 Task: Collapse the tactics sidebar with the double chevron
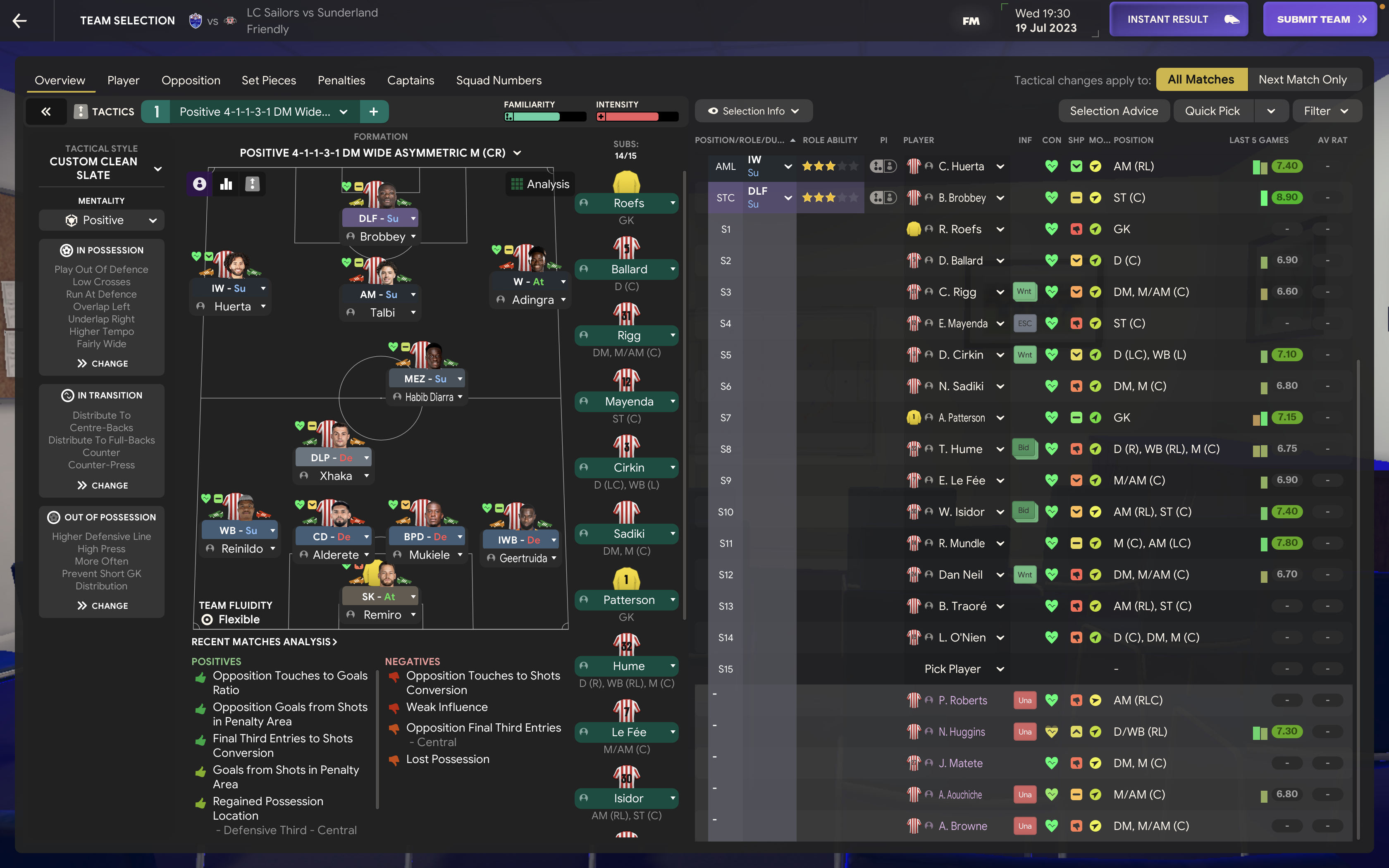pyautogui.click(x=46, y=111)
